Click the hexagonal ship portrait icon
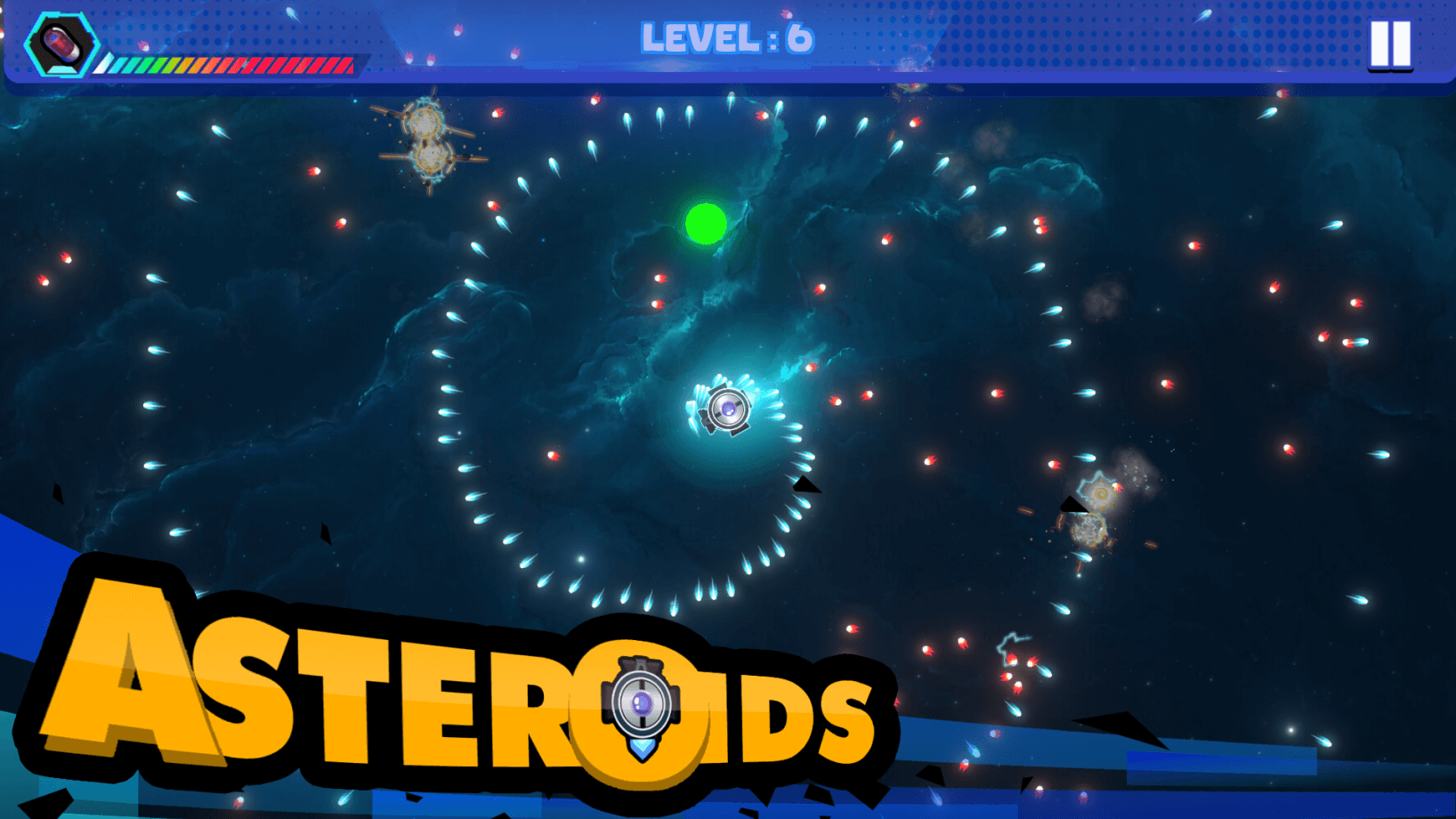This screenshot has width=1456, height=819. pos(60,45)
